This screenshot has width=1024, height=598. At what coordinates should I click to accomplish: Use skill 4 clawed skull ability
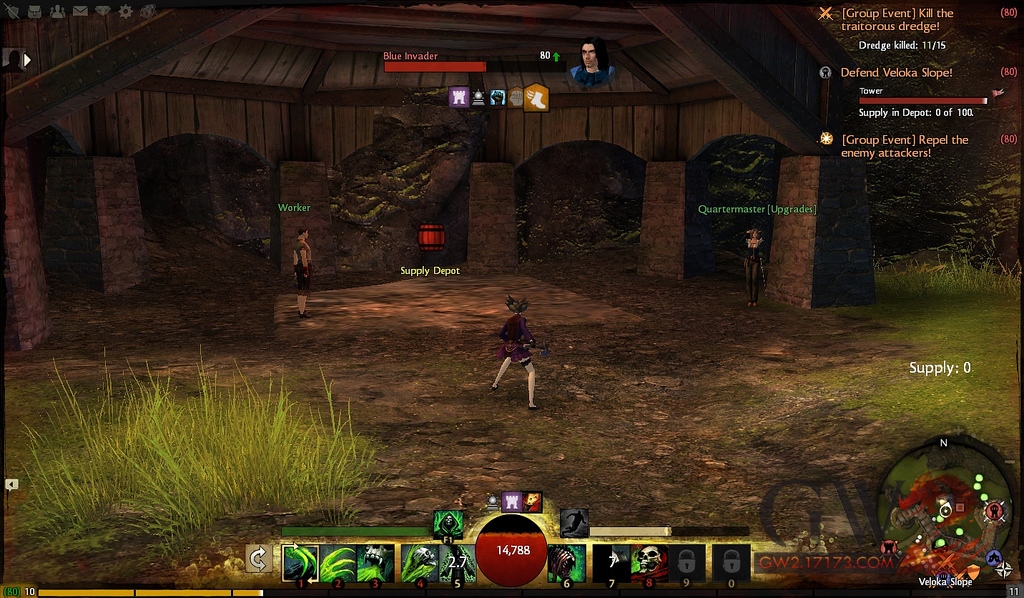(x=419, y=563)
